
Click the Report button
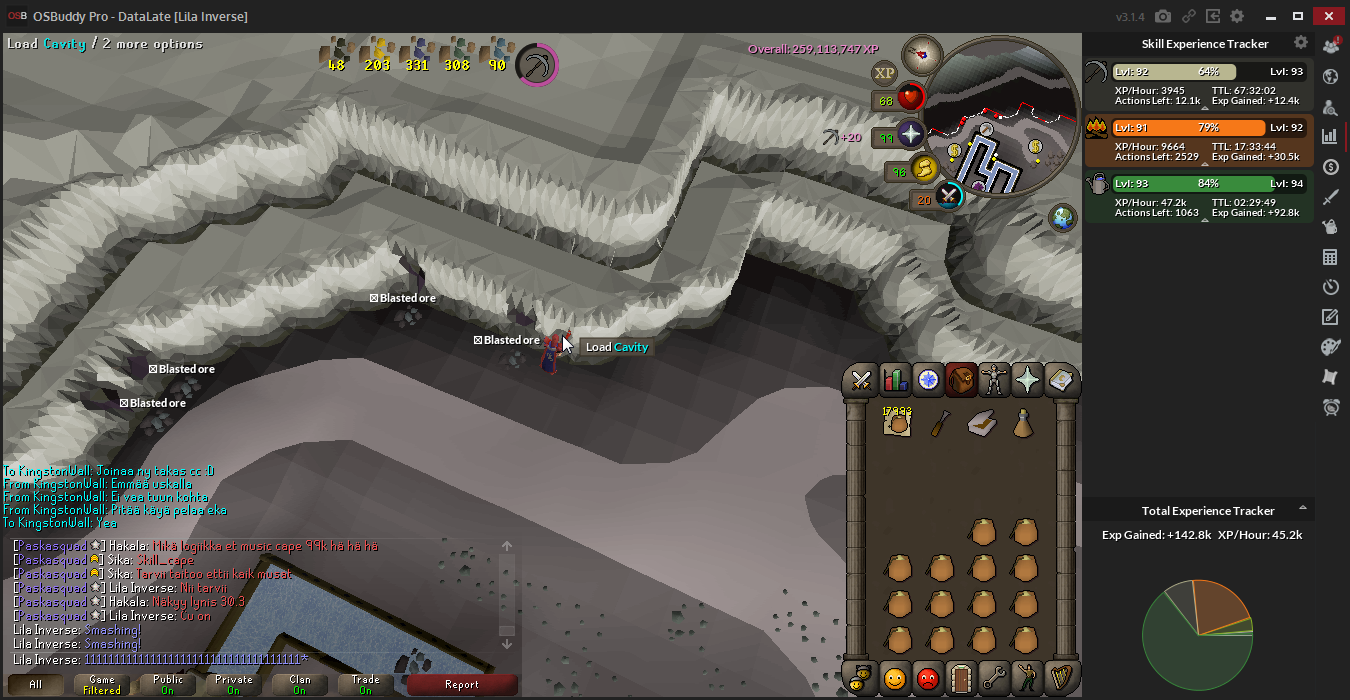462,685
